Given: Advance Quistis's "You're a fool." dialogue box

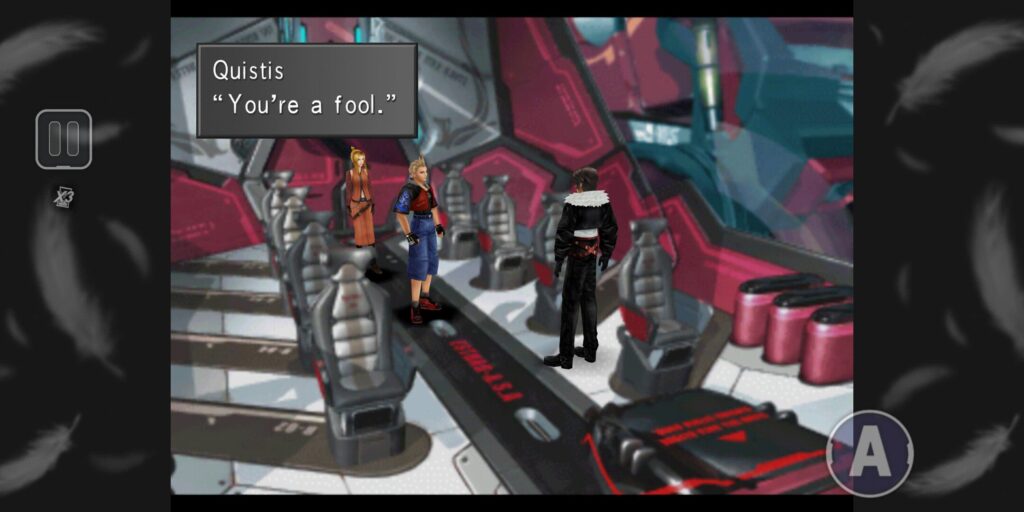Looking at the screenshot, I should point(307,90).
